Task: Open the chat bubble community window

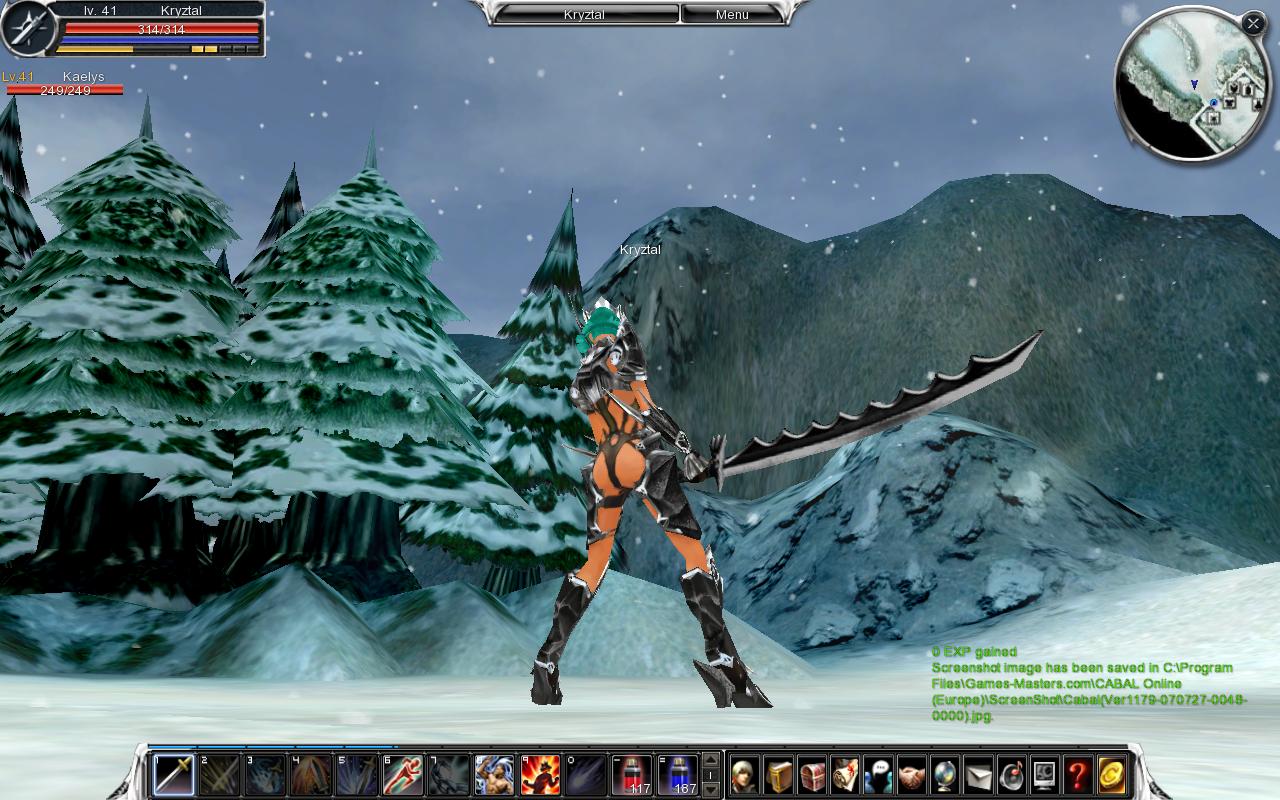Action: (878, 775)
